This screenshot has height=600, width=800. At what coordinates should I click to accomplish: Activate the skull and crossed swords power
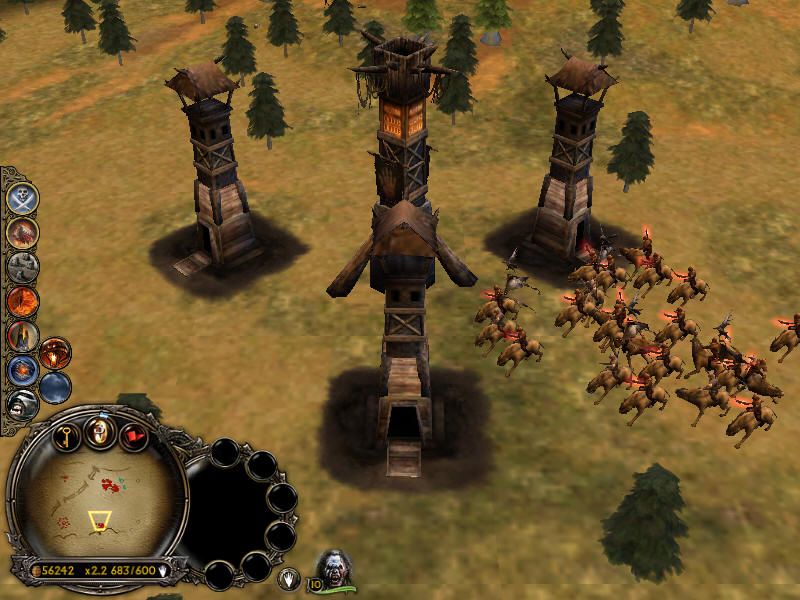pos(22,198)
